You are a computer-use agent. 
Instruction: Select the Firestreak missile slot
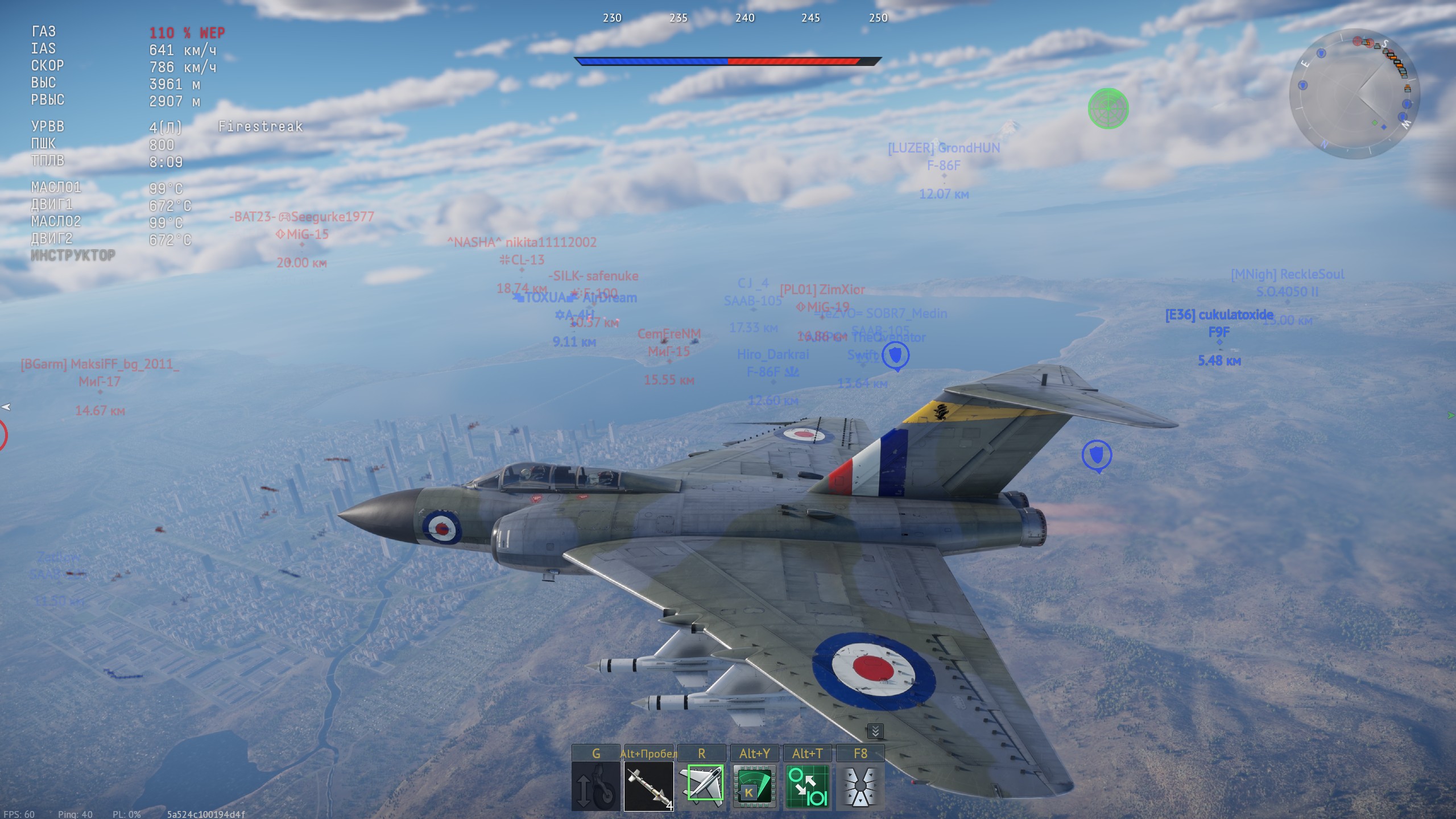[648, 787]
